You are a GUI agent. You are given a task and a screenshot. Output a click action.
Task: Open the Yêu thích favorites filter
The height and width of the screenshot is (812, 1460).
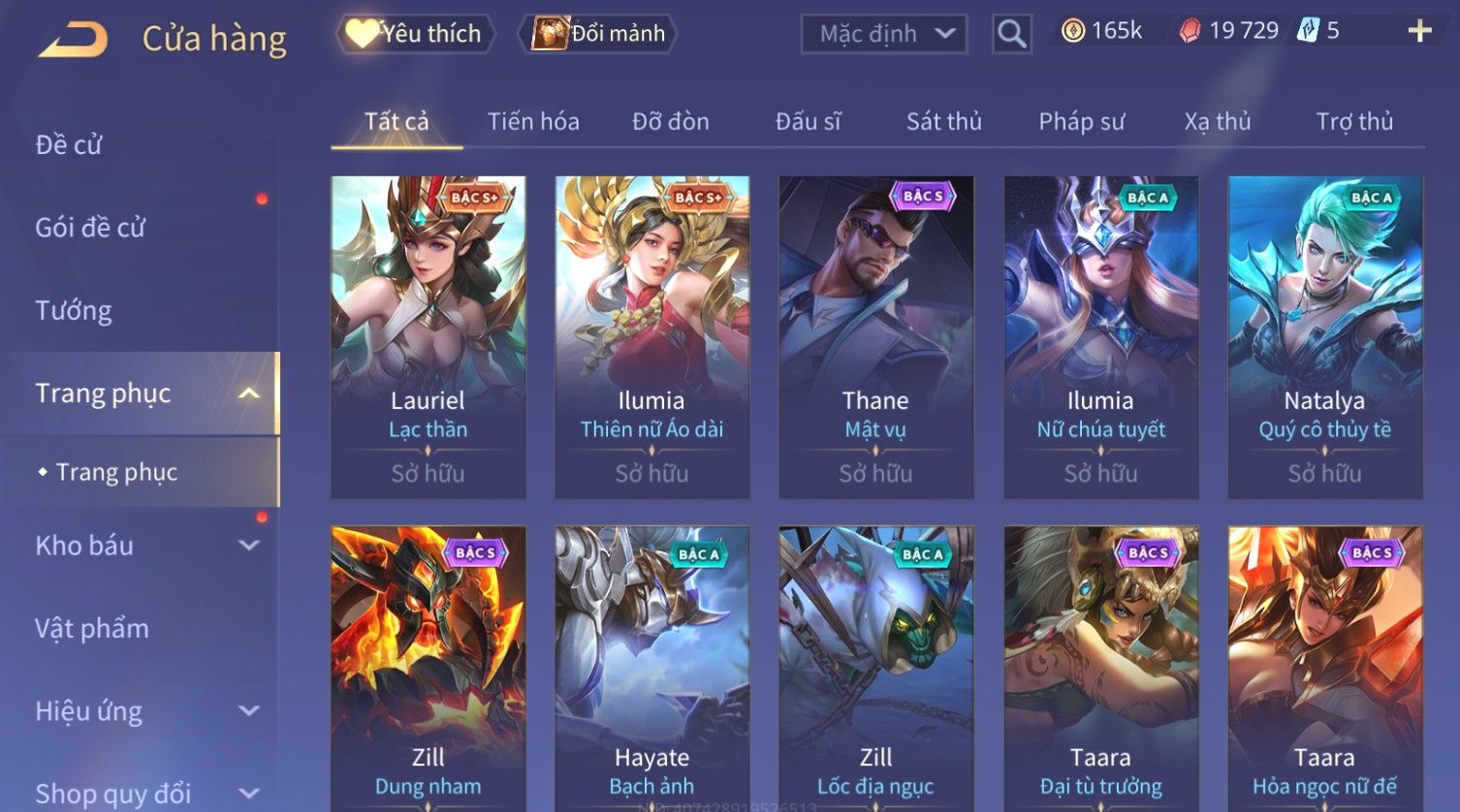tap(416, 34)
